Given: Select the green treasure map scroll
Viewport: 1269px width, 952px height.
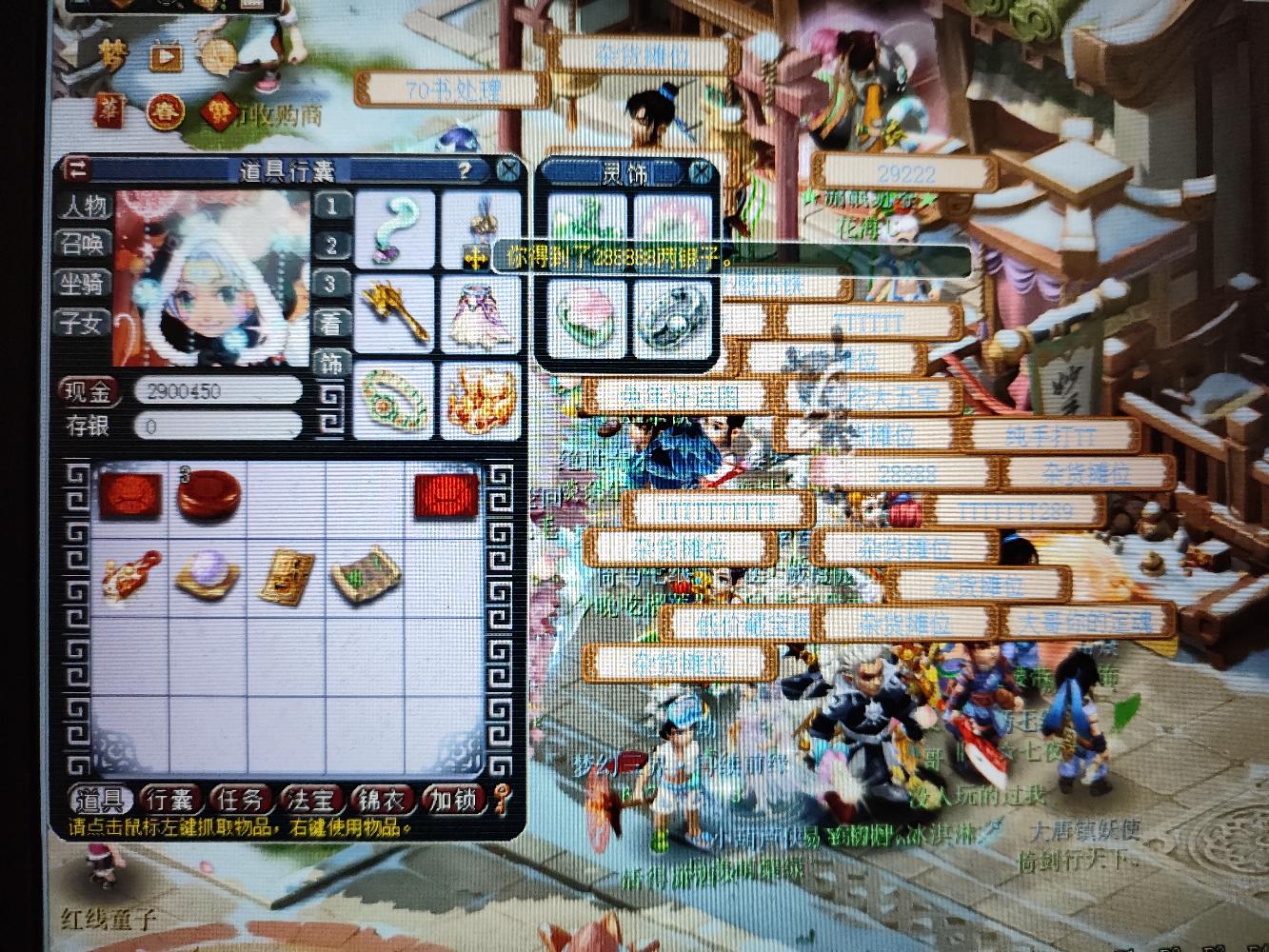Looking at the screenshot, I should [367, 573].
